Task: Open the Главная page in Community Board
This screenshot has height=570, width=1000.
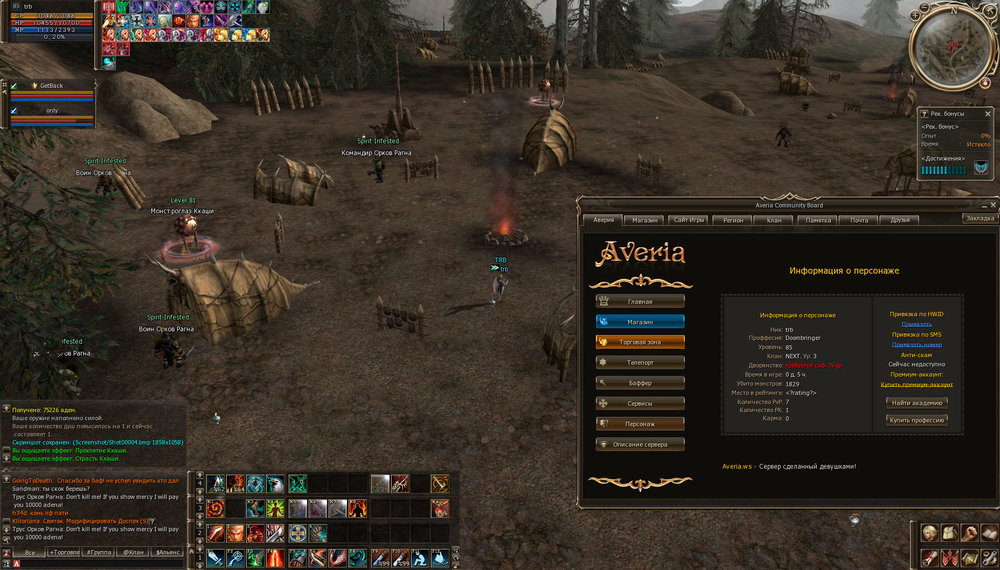Action: (641, 300)
